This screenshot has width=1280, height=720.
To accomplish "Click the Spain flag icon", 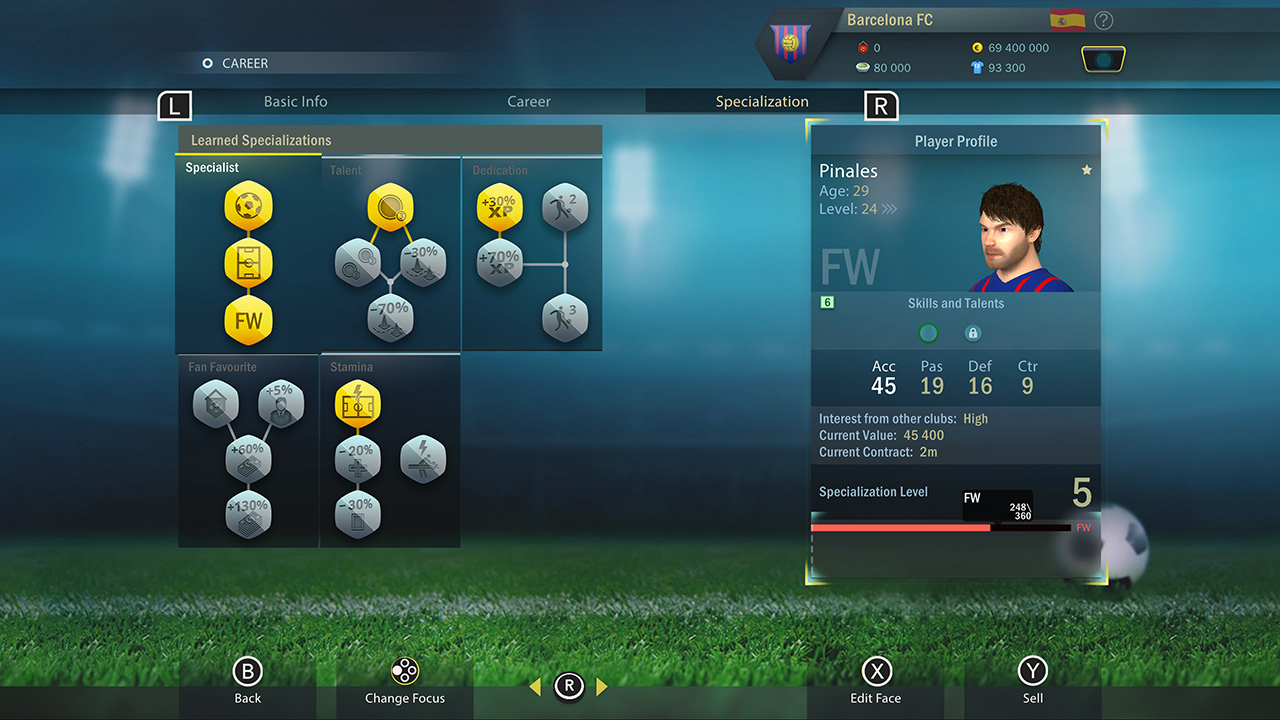I will click(1066, 19).
